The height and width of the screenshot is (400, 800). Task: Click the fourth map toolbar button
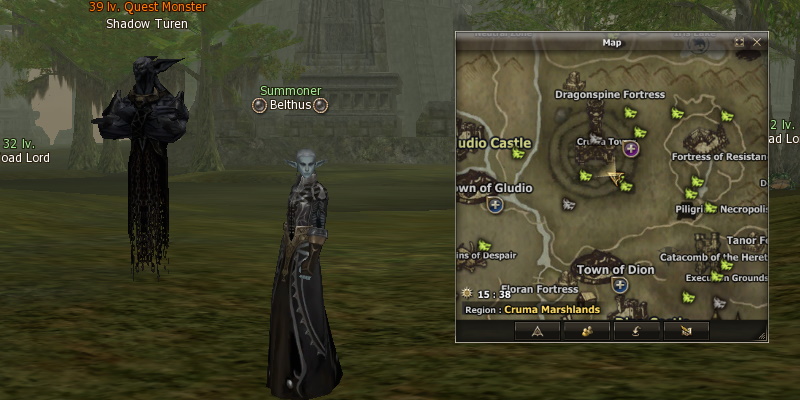point(686,330)
